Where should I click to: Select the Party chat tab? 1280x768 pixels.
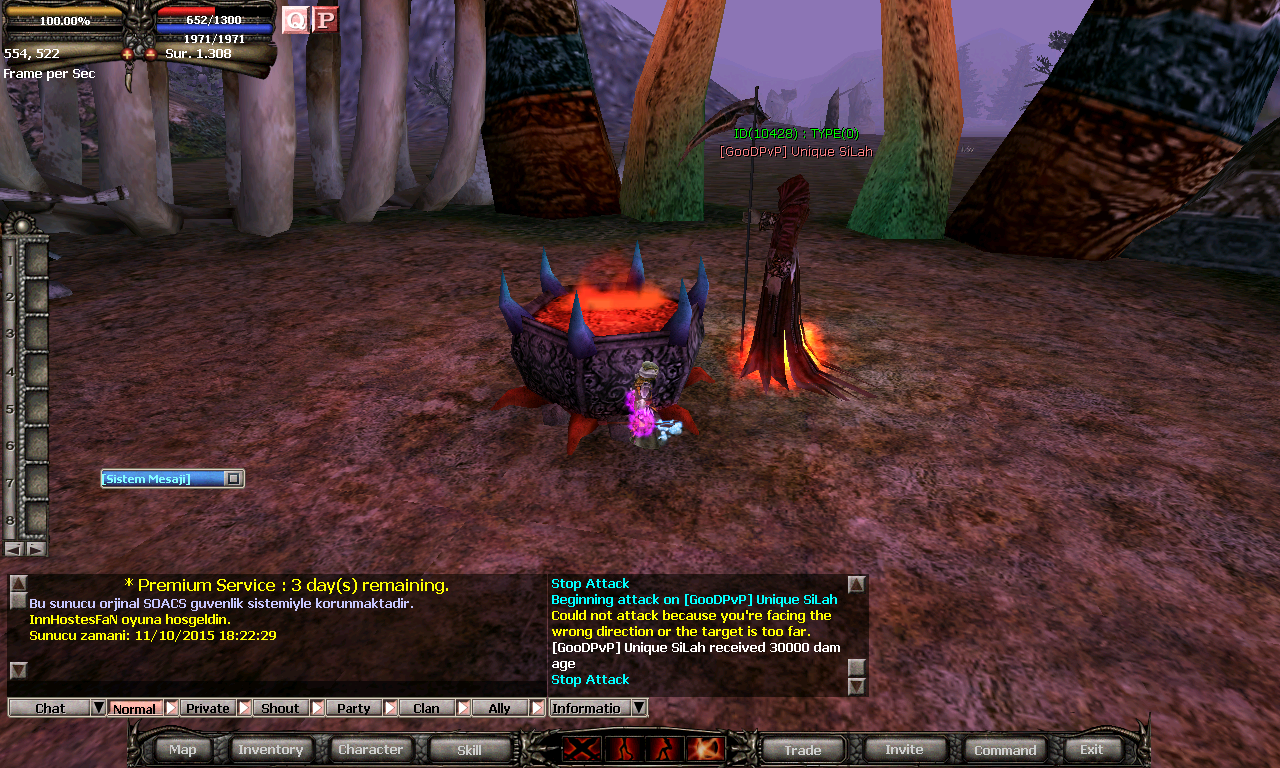coord(353,708)
